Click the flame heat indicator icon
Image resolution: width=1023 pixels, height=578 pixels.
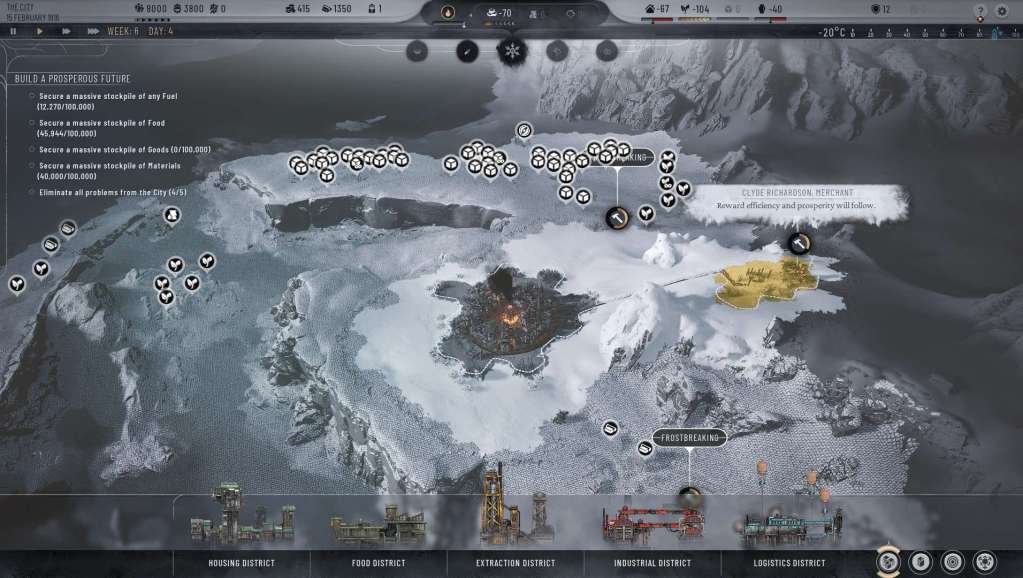tap(448, 13)
